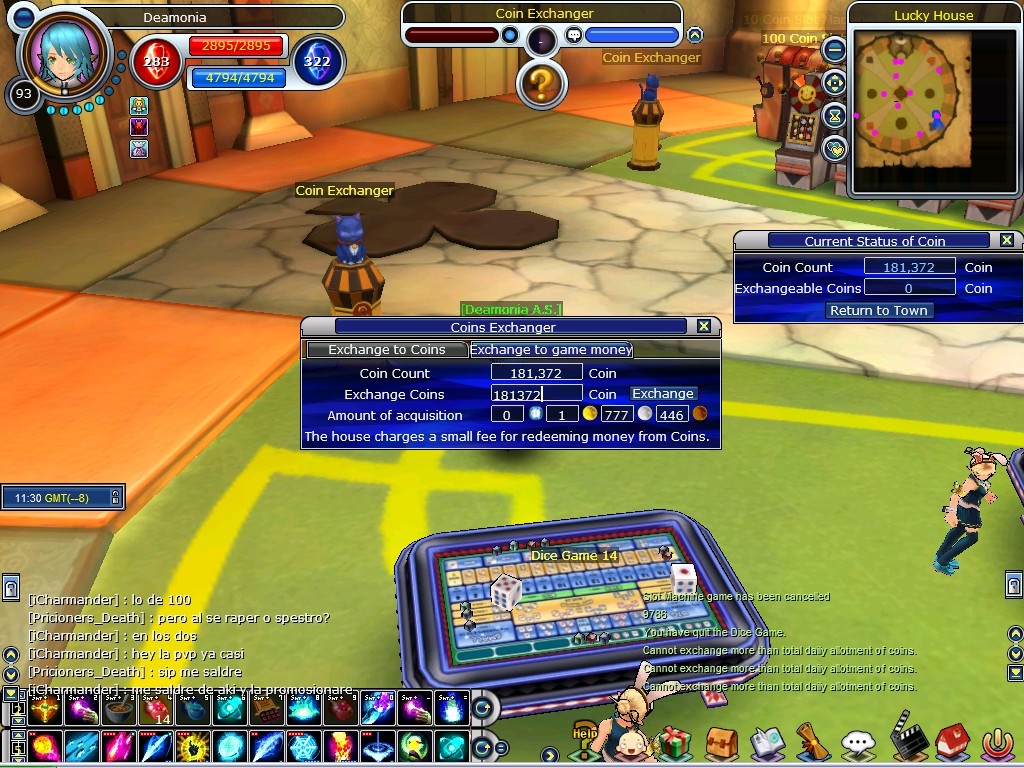Close the Coins Exchanger window

(x=704, y=326)
